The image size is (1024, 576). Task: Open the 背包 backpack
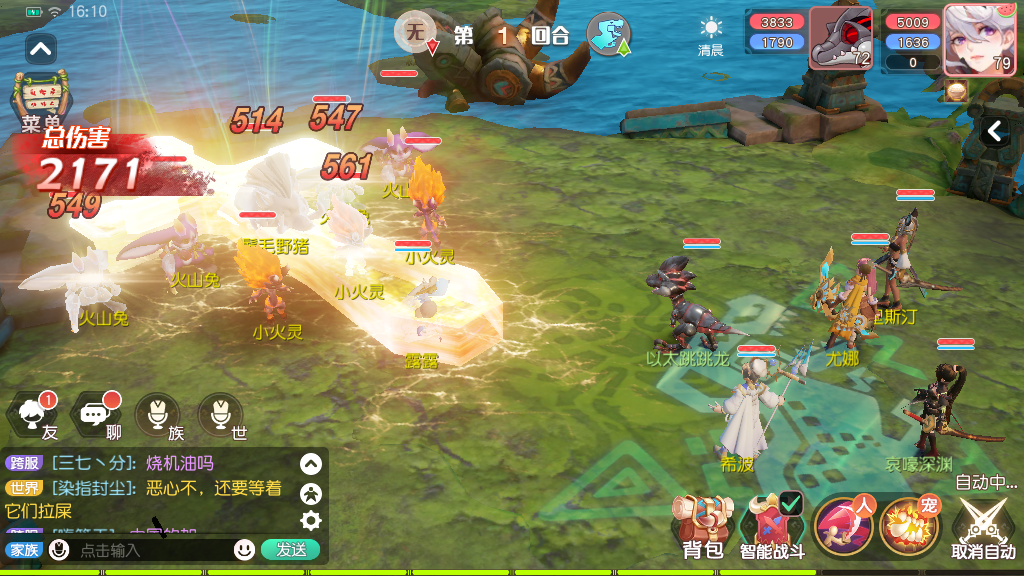tap(702, 526)
